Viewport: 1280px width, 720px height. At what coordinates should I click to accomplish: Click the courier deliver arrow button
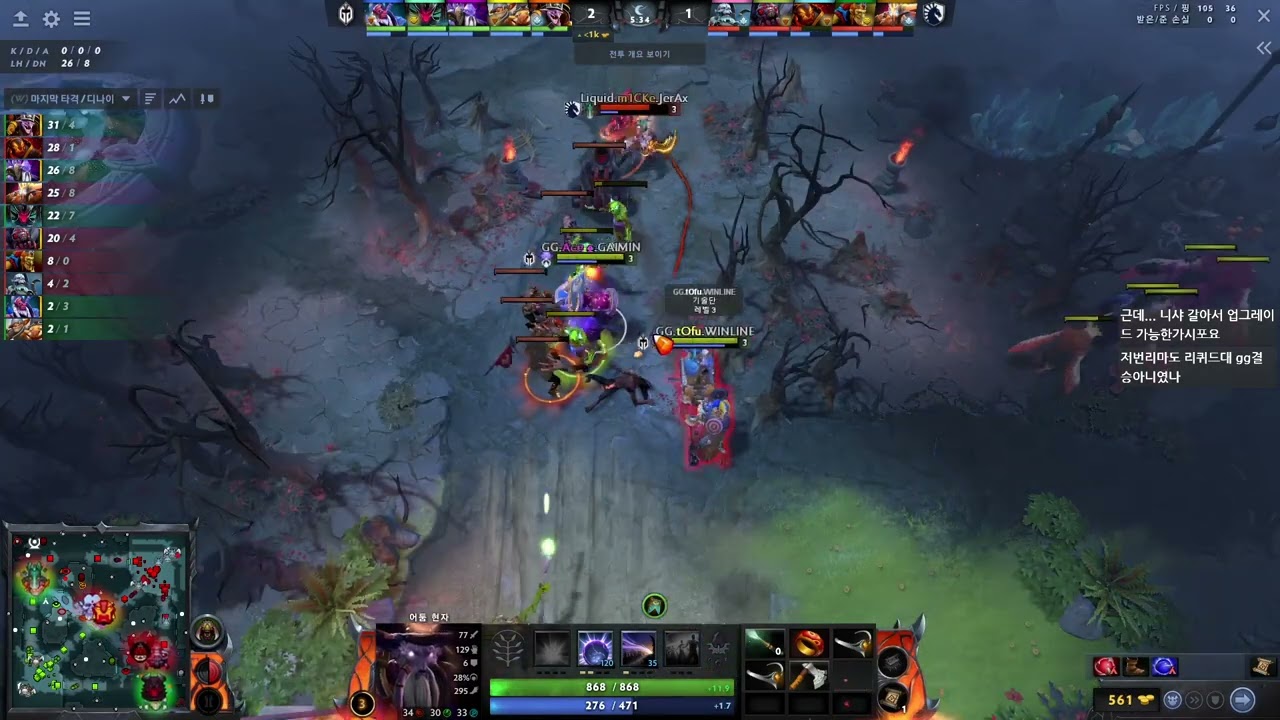(1242, 700)
